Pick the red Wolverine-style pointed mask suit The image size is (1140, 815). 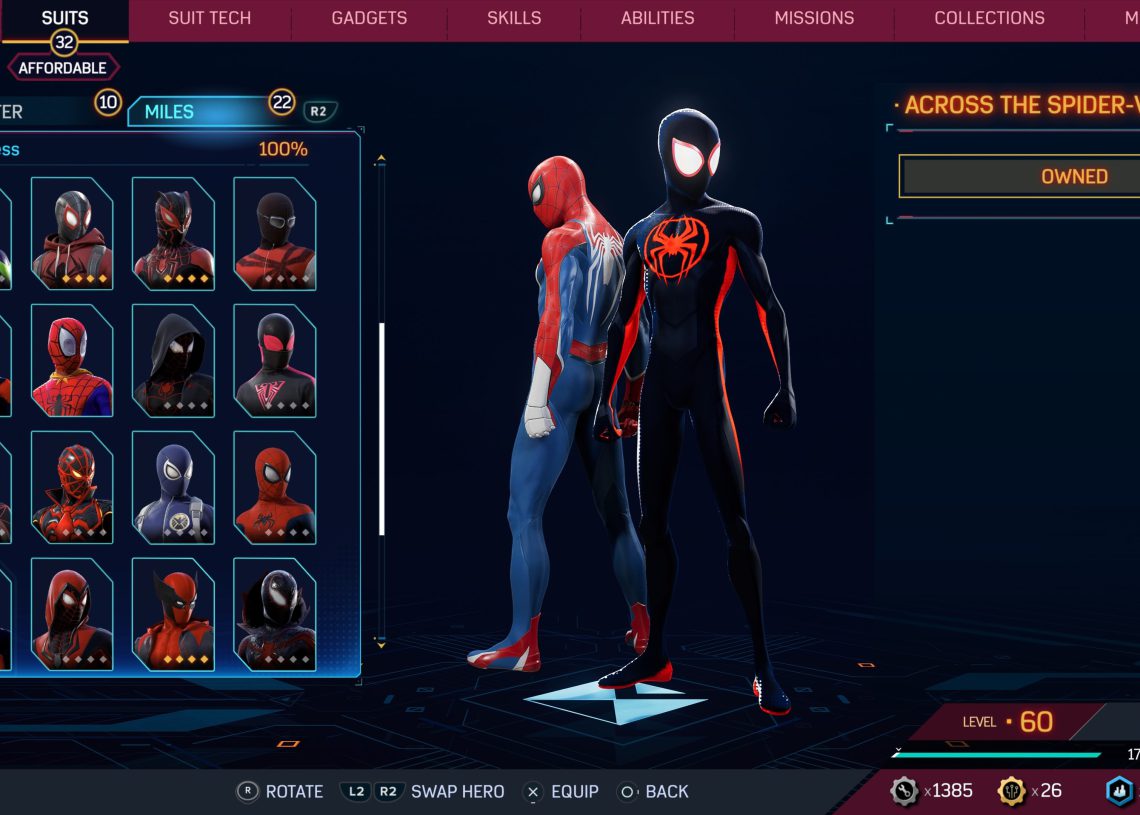tap(173, 613)
